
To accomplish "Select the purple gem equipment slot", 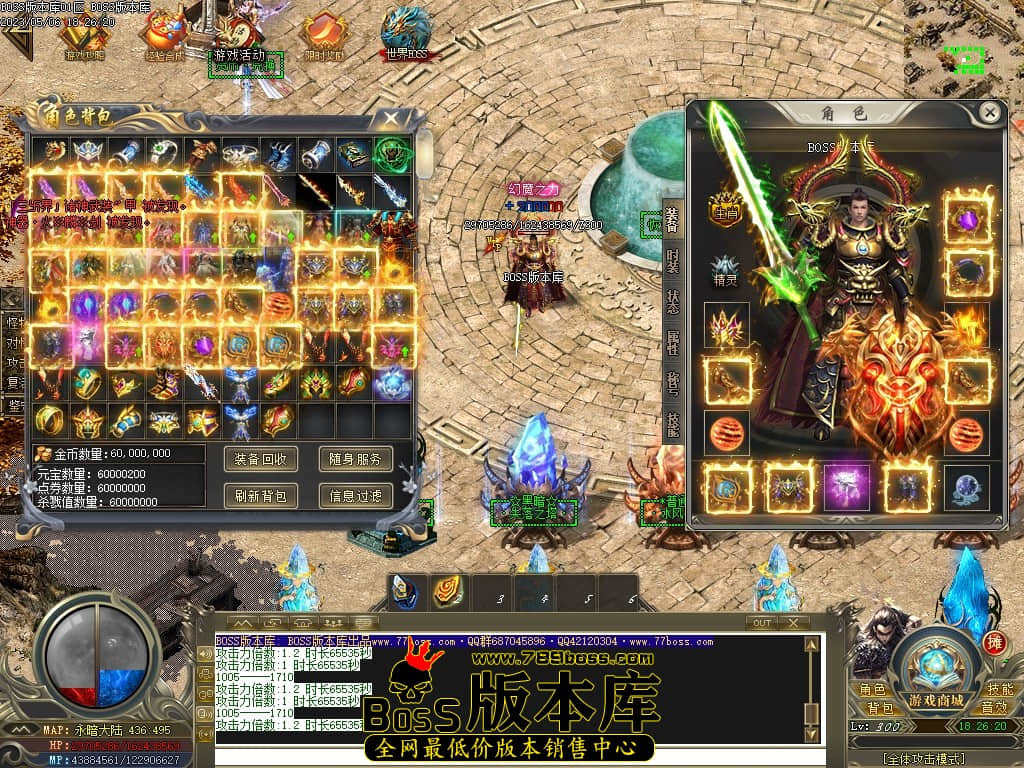I will point(967,217).
